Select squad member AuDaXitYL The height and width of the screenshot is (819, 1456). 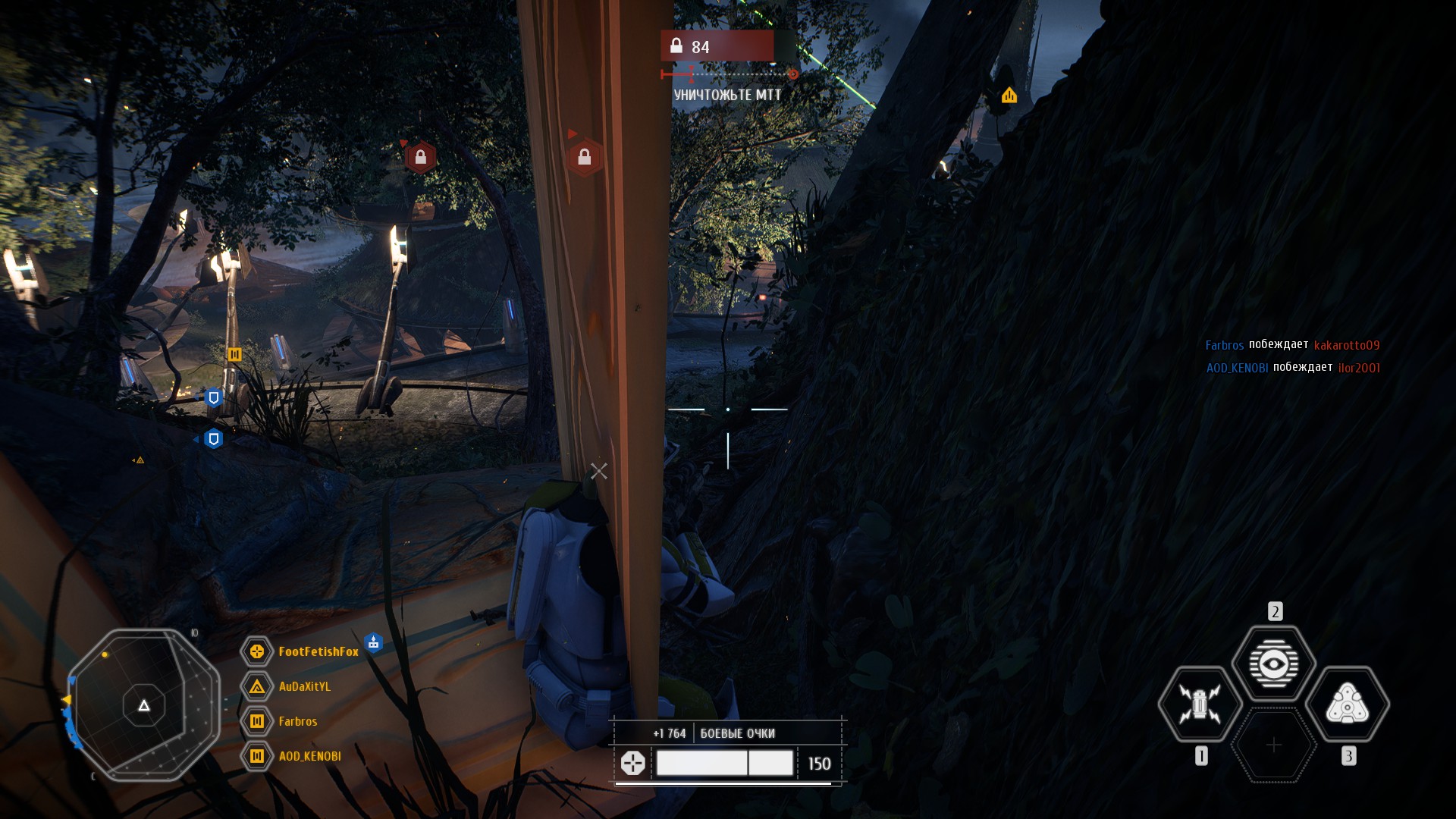(x=304, y=686)
